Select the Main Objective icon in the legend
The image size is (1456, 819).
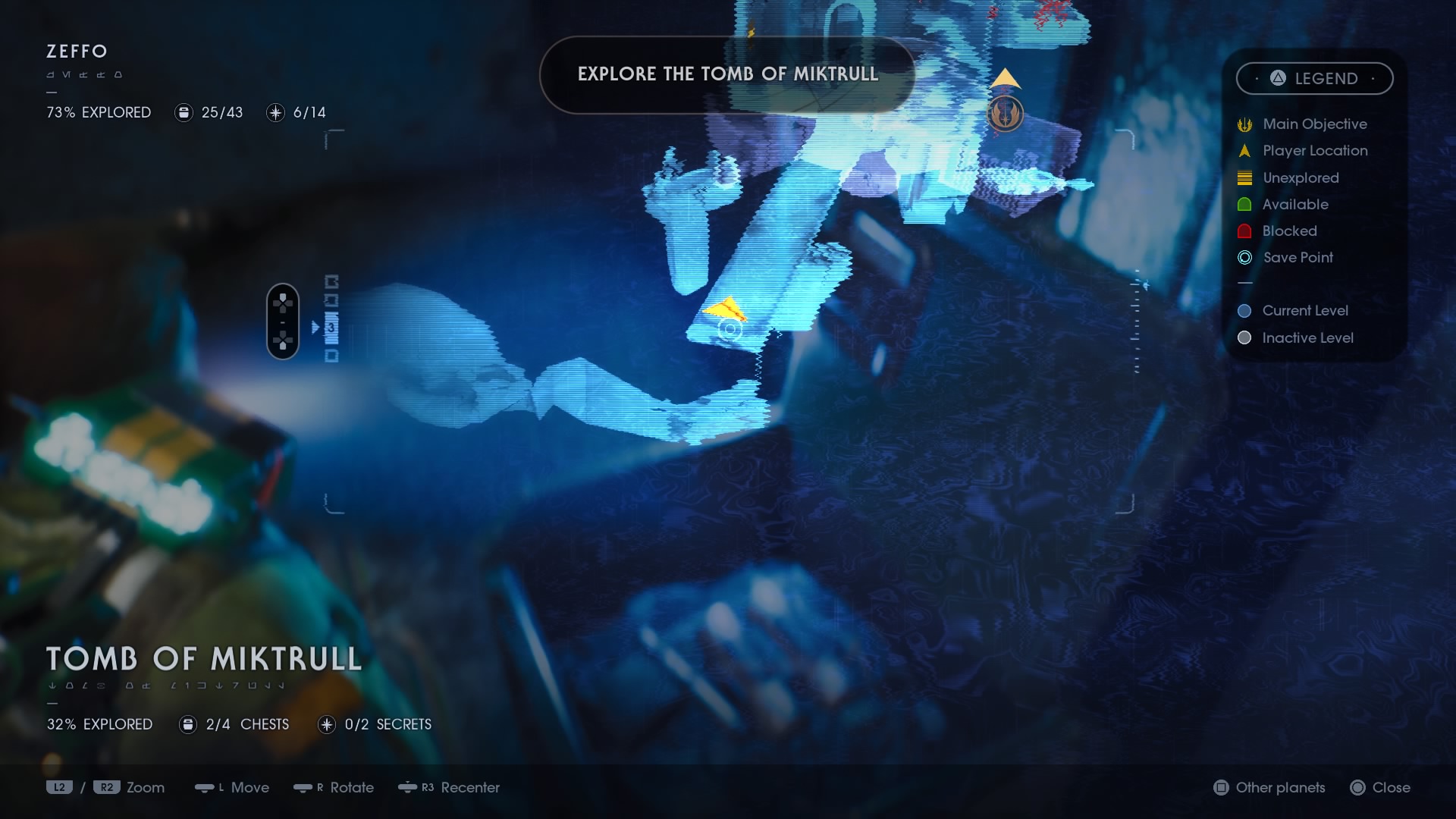(x=1244, y=124)
